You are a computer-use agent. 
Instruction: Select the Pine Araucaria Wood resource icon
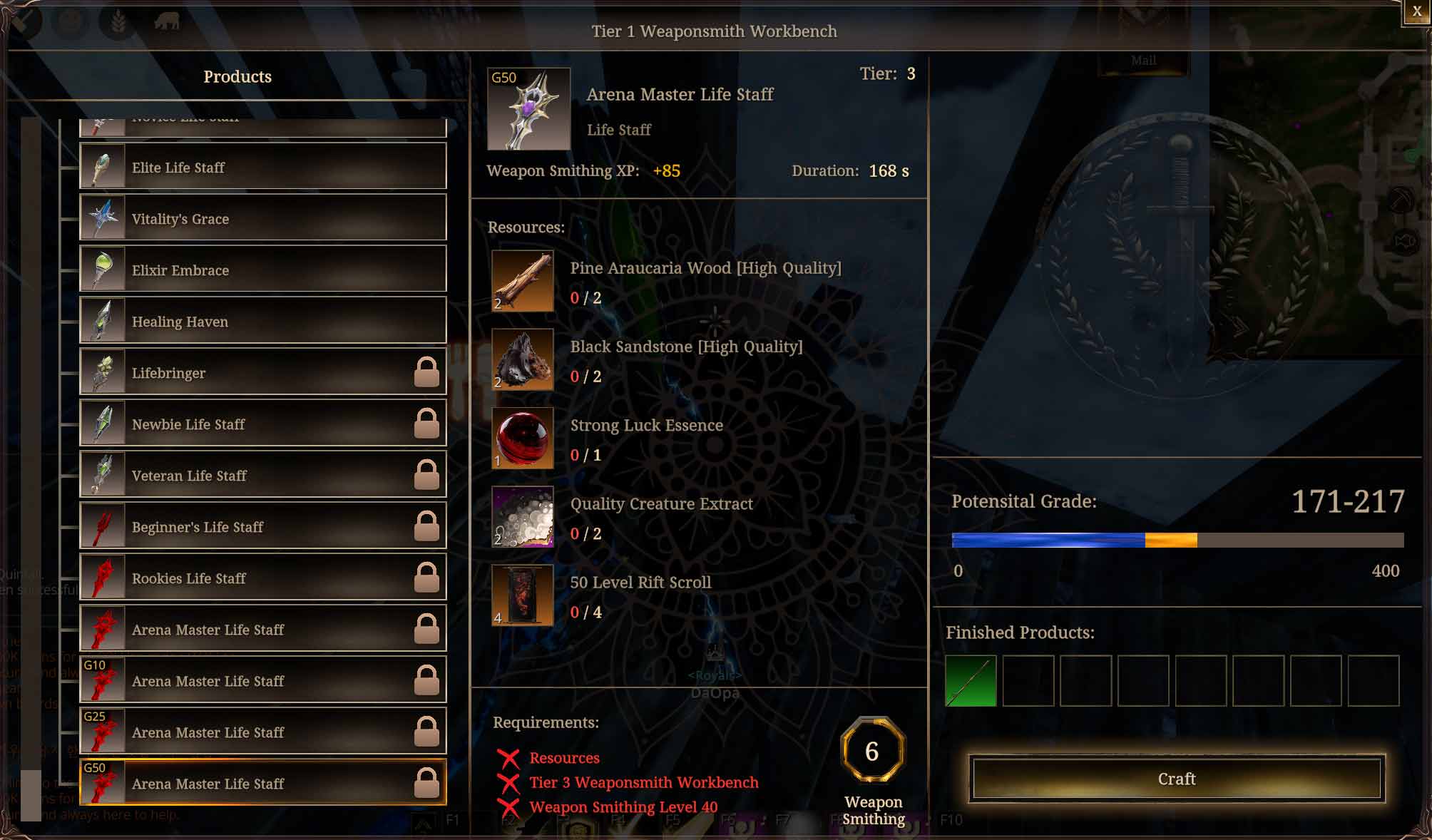click(522, 282)
